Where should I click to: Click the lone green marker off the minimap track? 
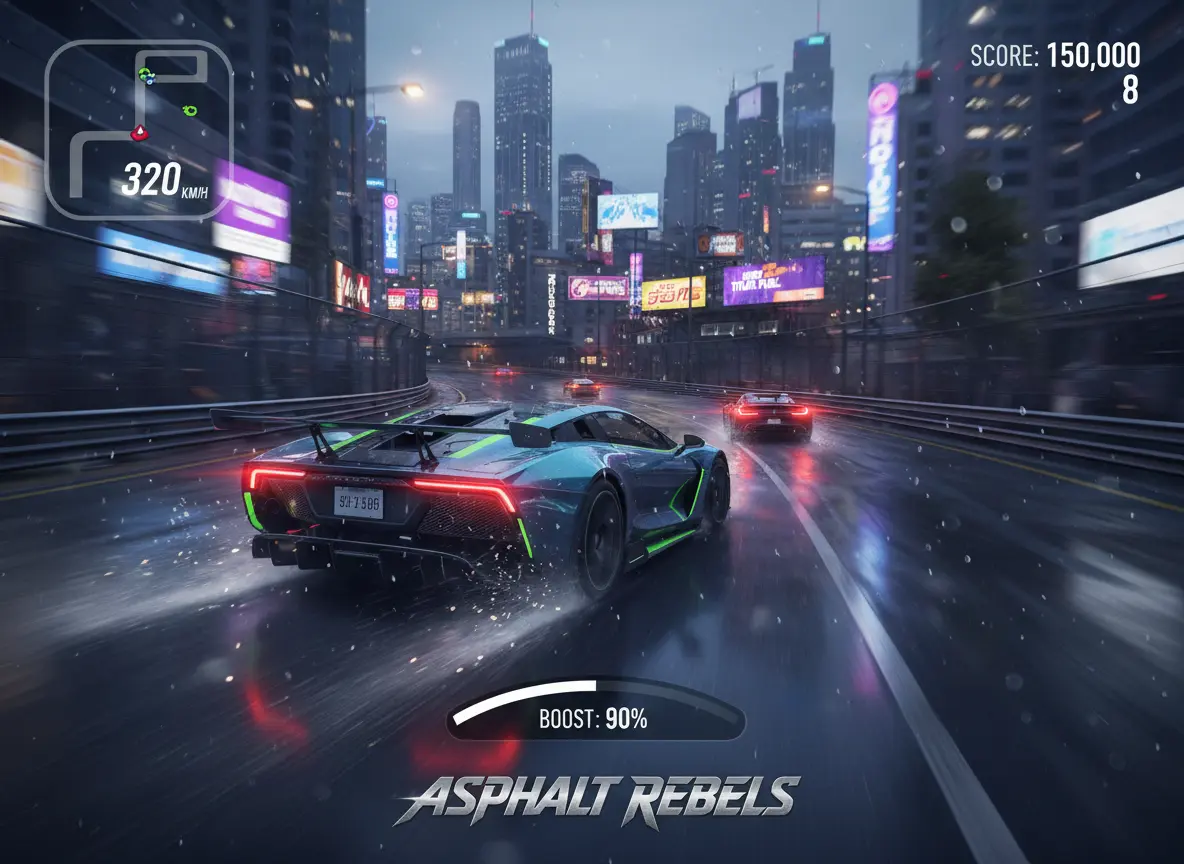pos(190,110)
